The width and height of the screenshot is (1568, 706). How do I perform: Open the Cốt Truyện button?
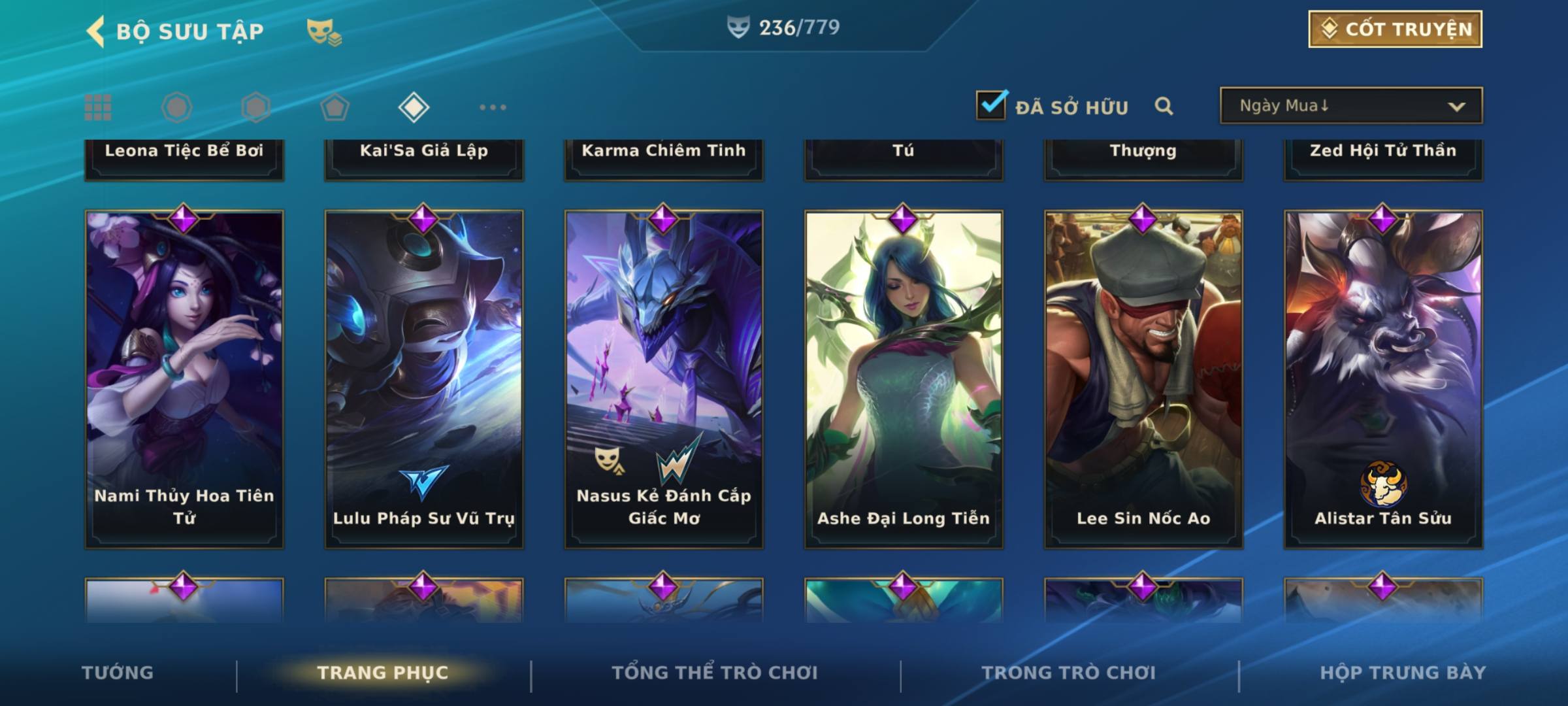coord(1395,29)
